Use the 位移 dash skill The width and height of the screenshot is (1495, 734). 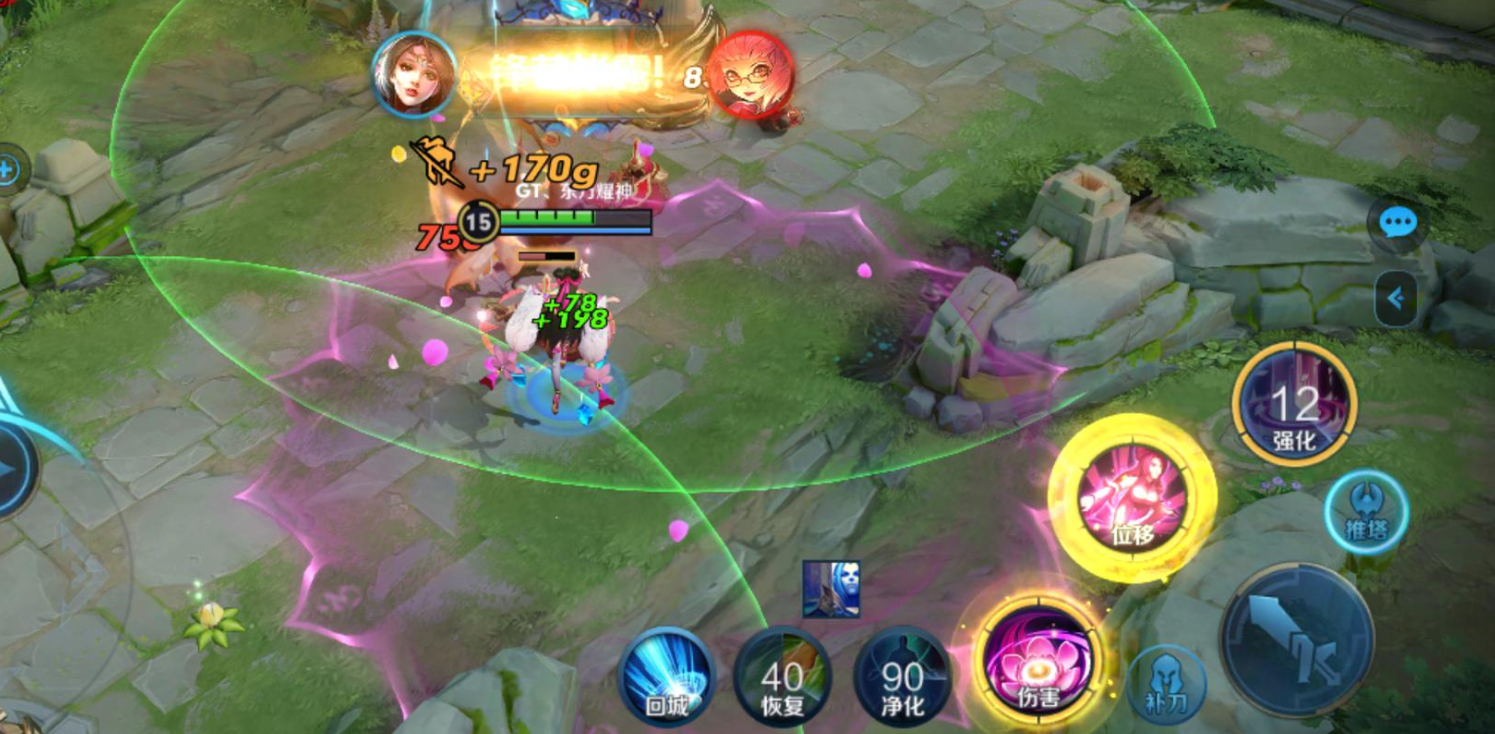[1132, 497]
